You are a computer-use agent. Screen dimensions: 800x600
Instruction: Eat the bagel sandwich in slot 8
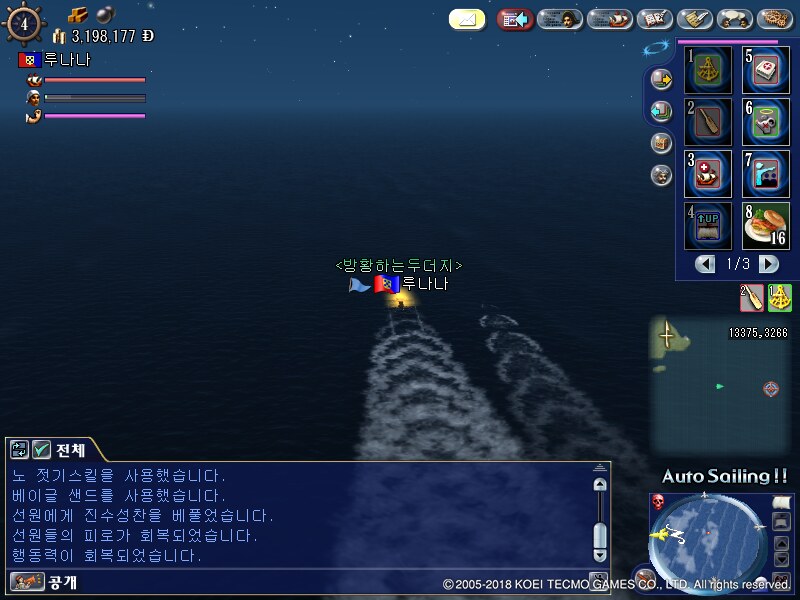click(766, 225)
